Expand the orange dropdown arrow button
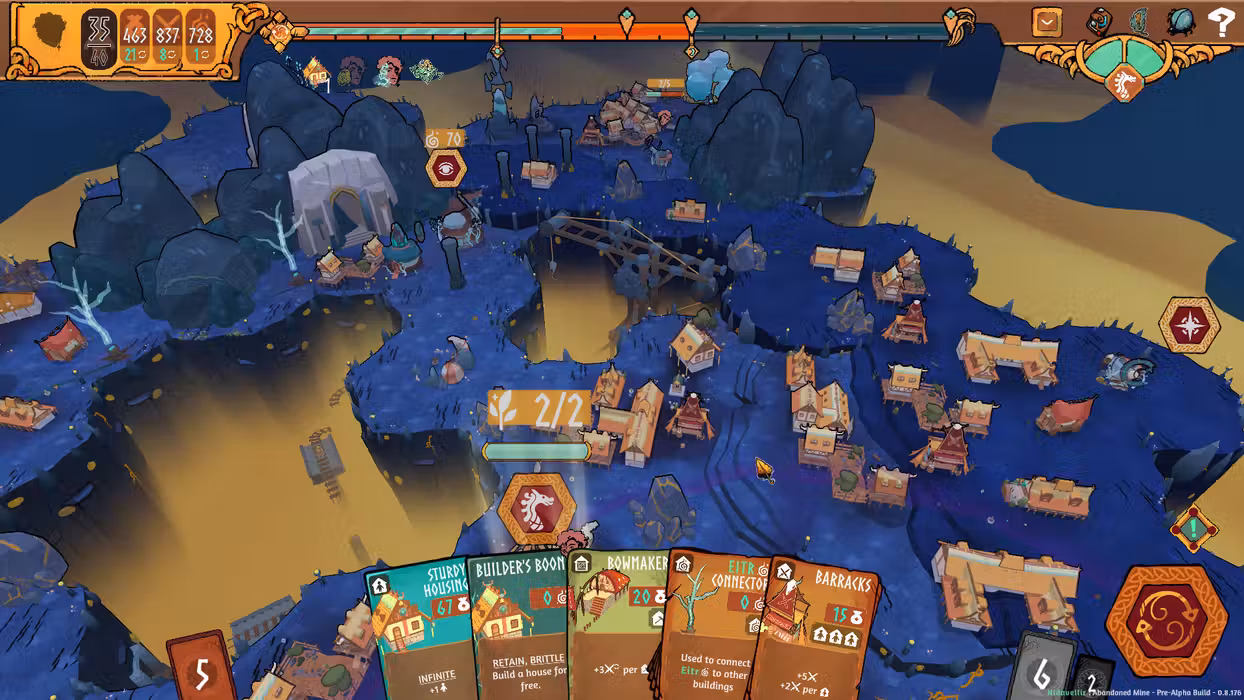This screenshot has height=700, width=1244. pyautogui.click(x=1047, y=22)
